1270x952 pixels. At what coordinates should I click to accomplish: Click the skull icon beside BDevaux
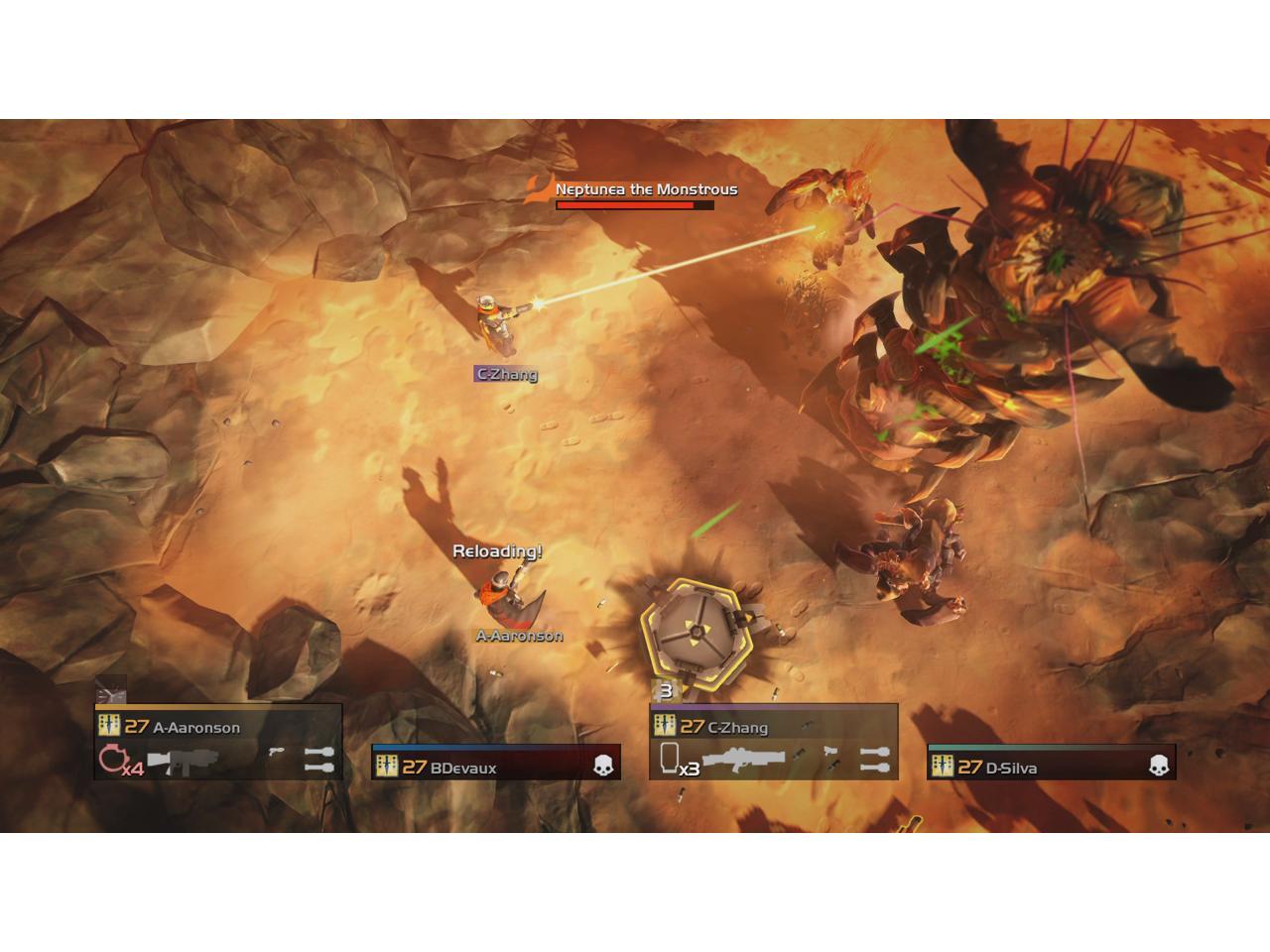click(603, 766)
